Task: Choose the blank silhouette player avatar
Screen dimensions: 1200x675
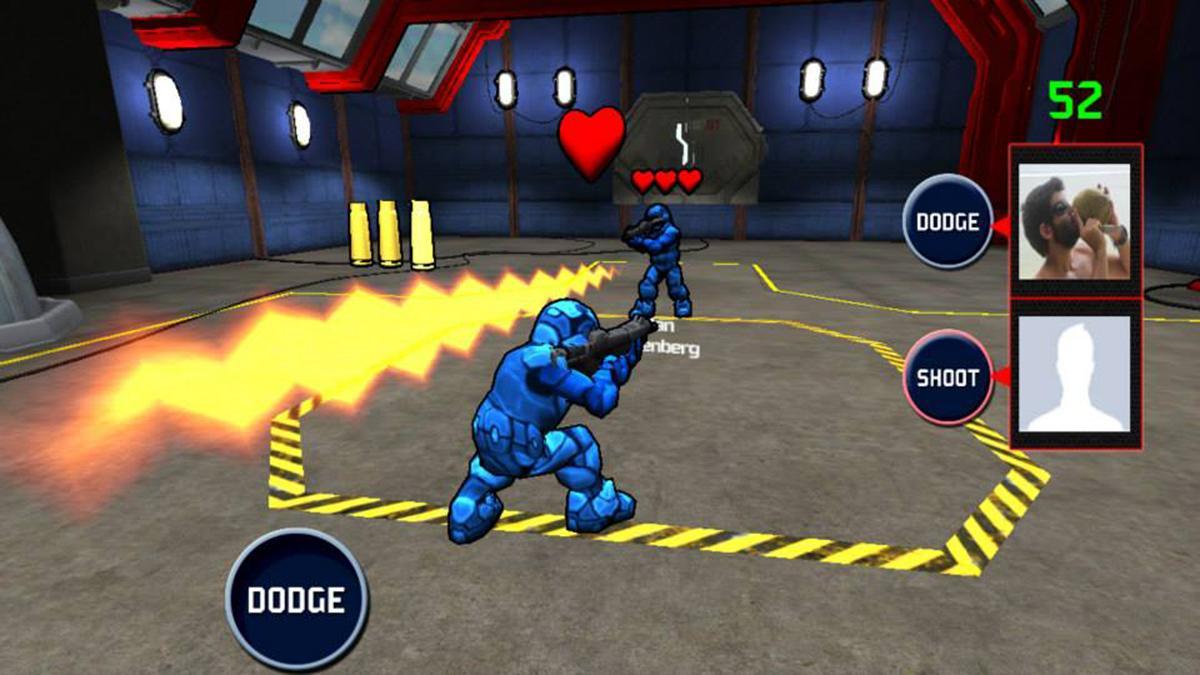Action: (1074, 374)
